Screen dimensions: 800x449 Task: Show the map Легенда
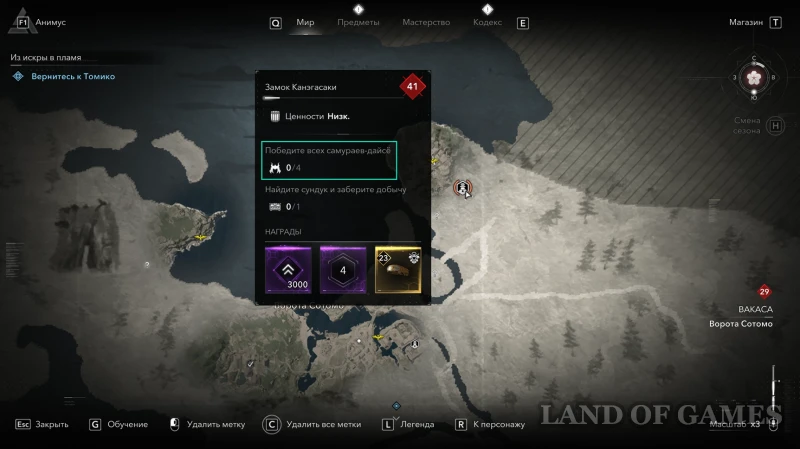[416, 424]
